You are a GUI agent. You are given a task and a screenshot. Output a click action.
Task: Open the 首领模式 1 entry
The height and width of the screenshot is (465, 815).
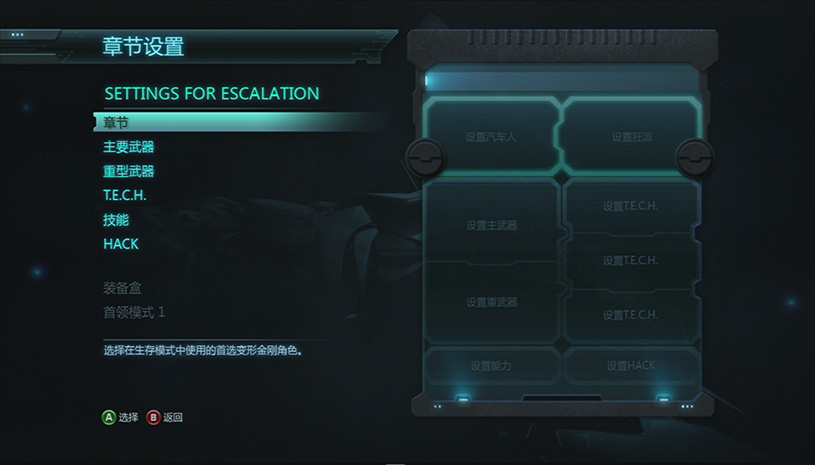pyautogui.click(x=134, y=312)
